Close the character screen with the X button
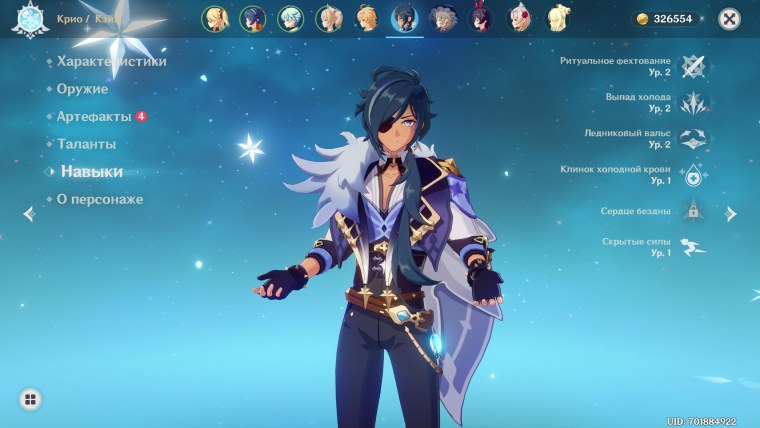 730,18
